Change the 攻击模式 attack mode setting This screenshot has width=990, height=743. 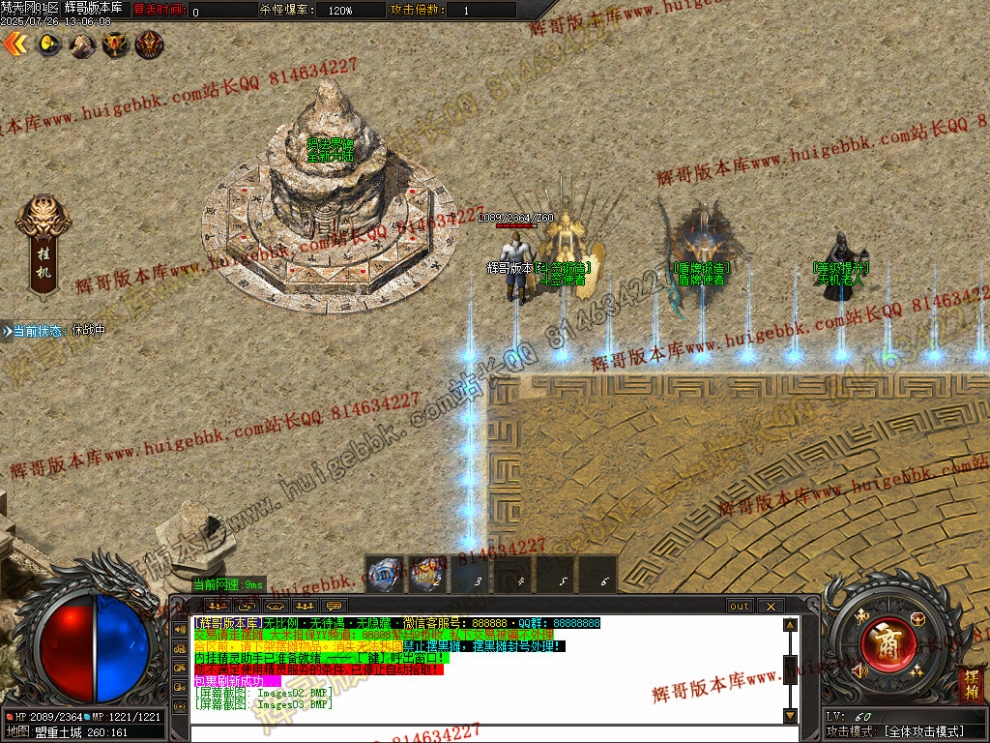pyautogui.click(x=923, y=732)
